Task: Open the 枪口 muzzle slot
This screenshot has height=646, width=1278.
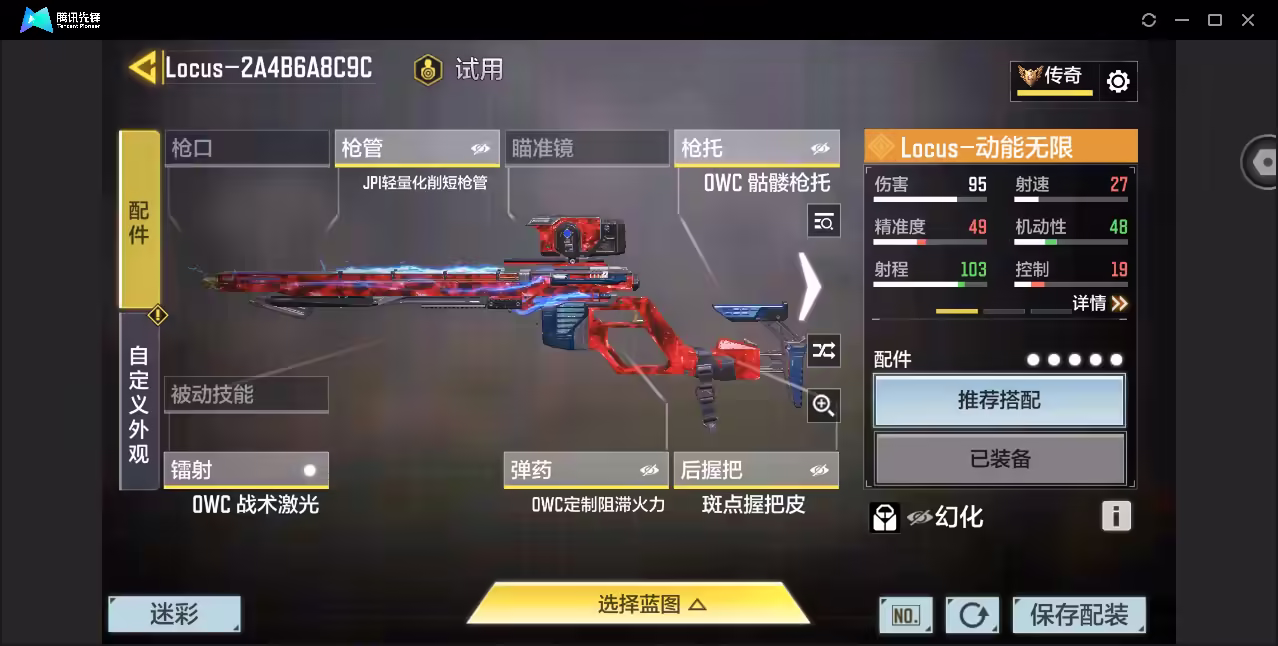Action: point(246,148)
